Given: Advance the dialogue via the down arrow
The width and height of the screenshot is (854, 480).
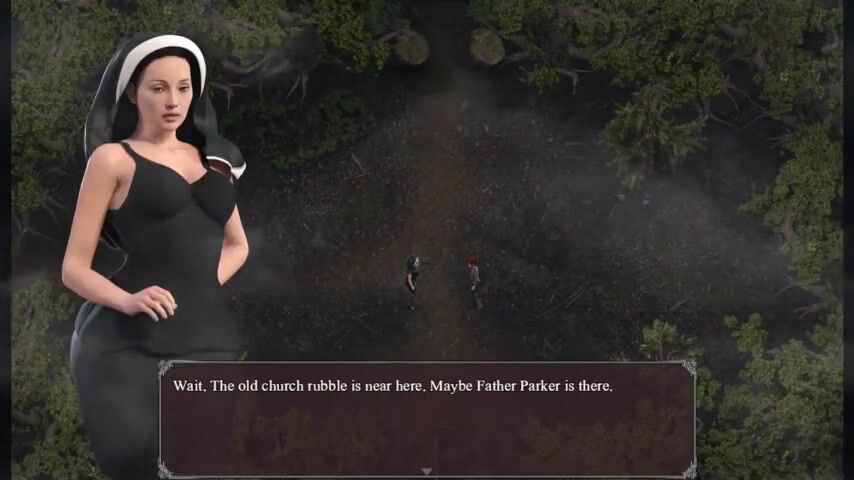Looking at the screenshot, I should [427, 471].
